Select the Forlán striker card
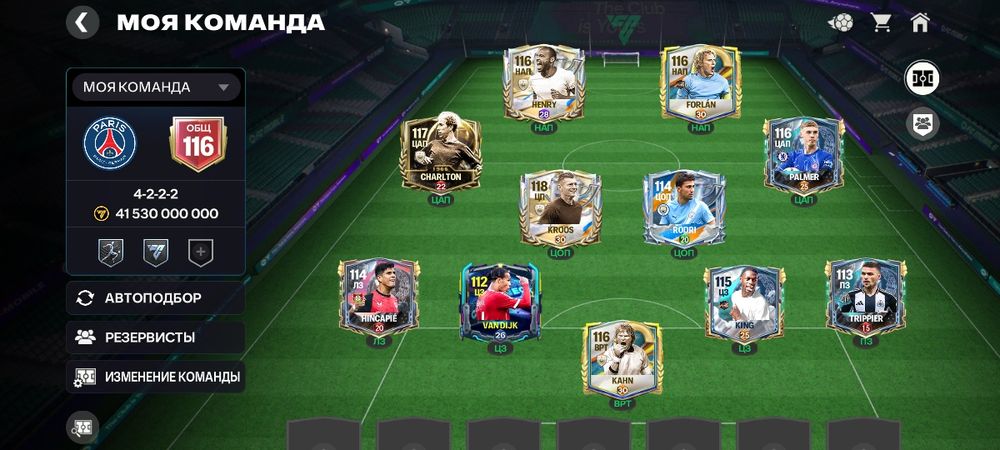 coord(700,84)
